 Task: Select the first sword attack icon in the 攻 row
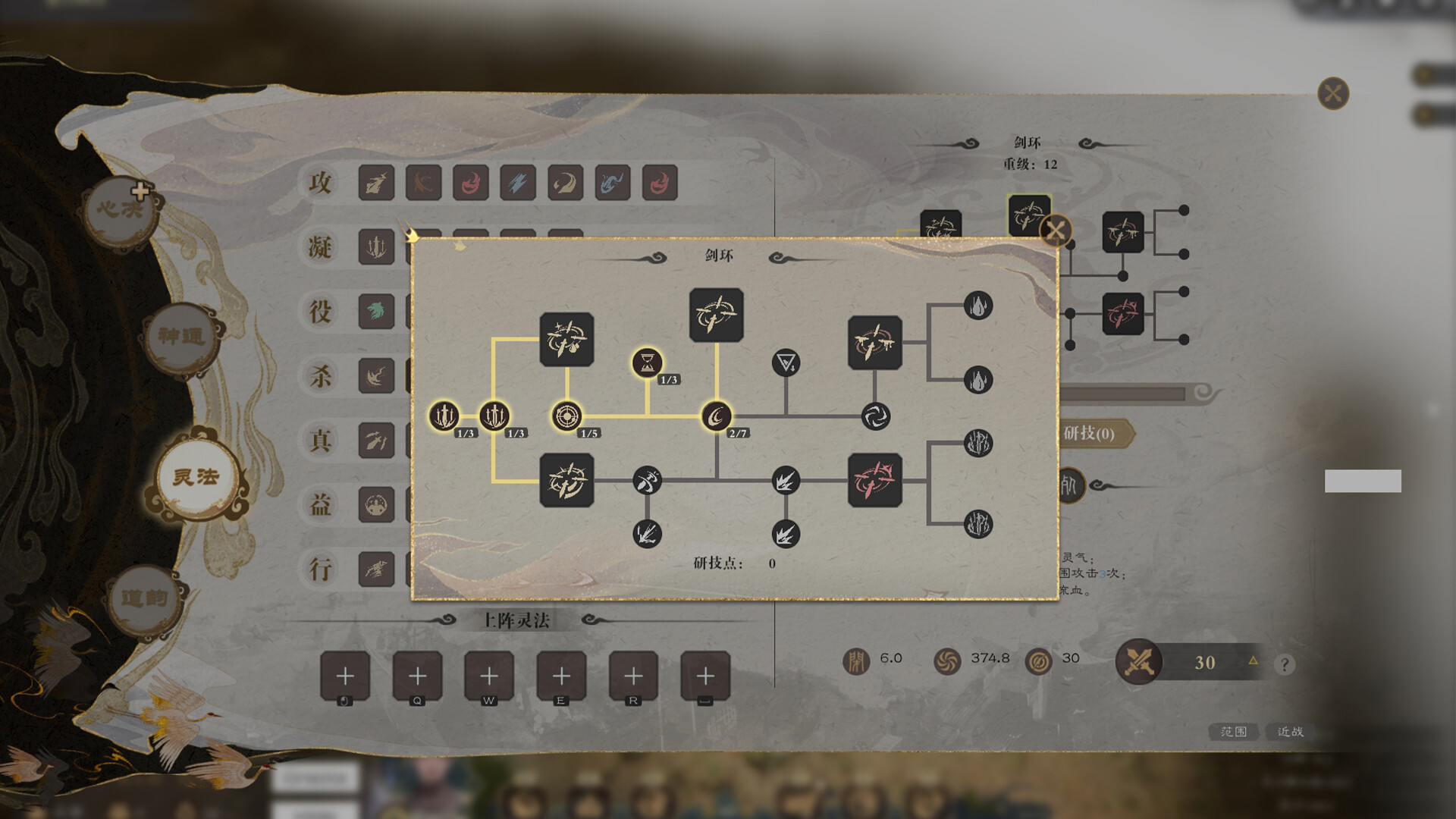pos(377,182)
